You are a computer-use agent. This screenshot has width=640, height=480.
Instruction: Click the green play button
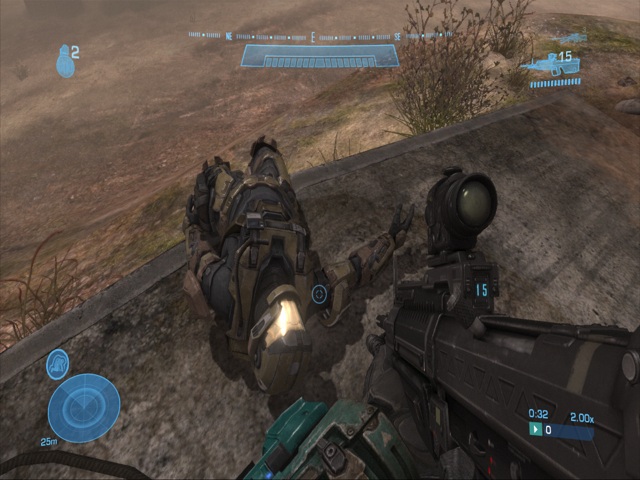tap(536, 429)
